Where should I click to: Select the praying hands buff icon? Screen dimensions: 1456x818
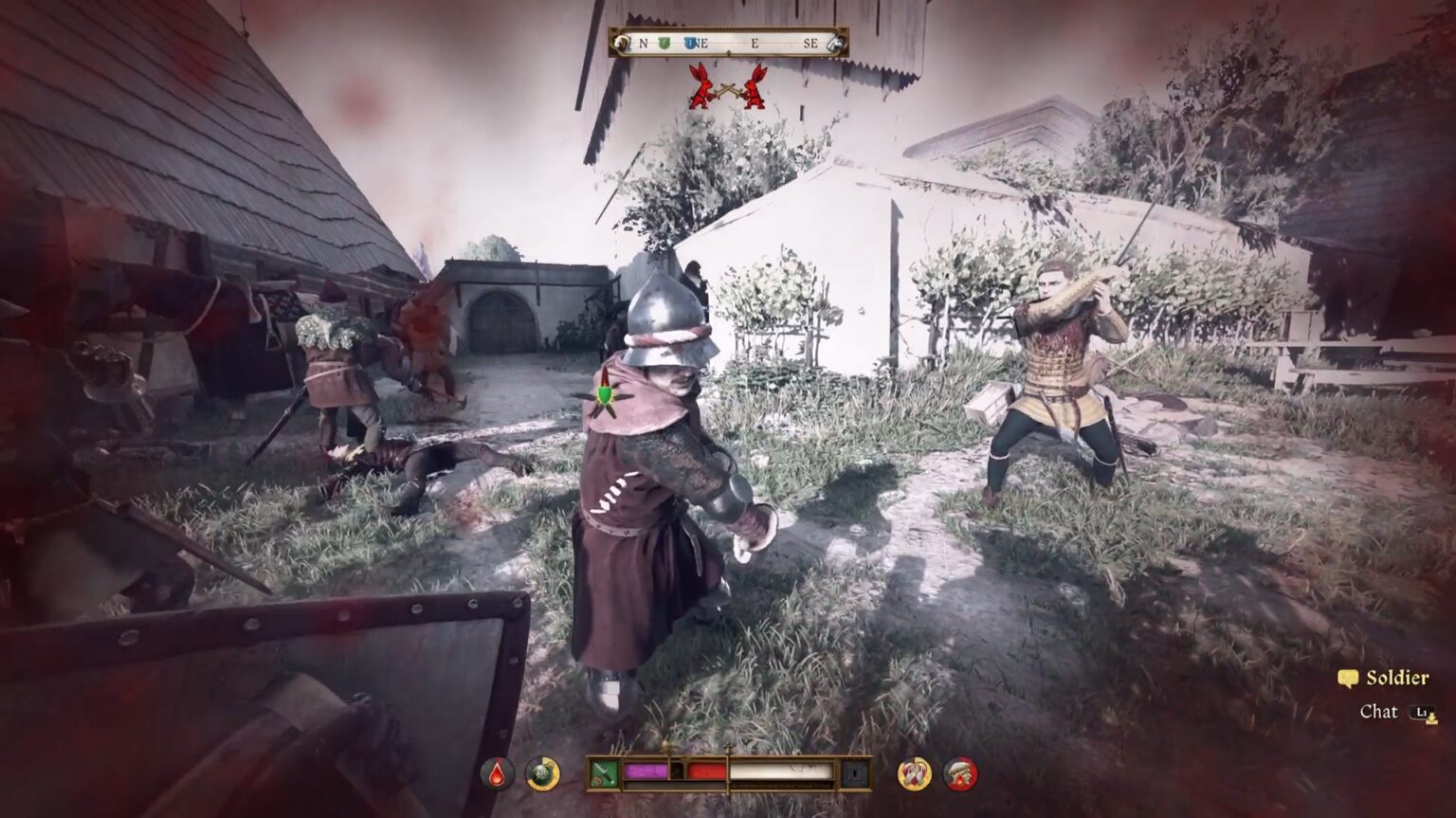coord(912,774)
